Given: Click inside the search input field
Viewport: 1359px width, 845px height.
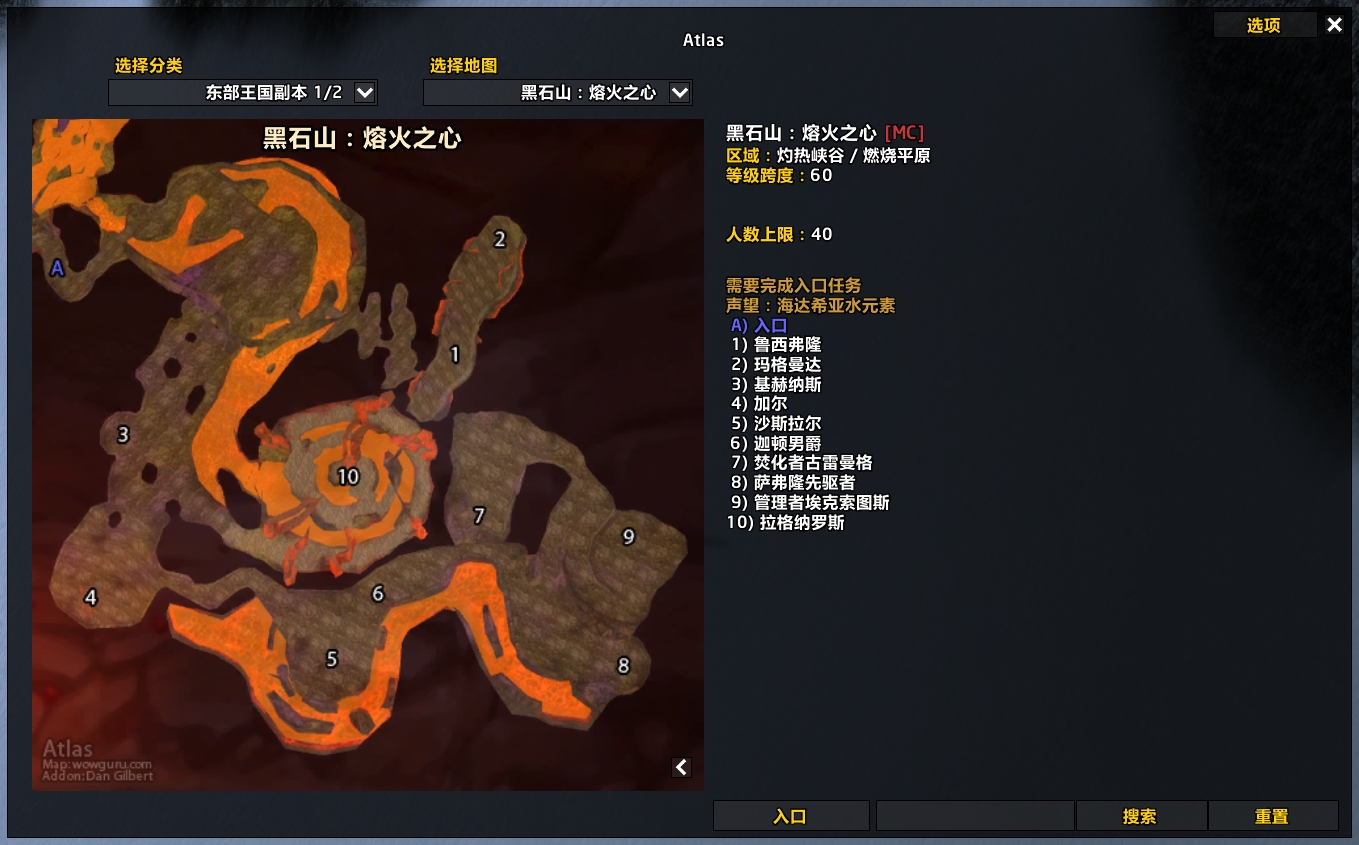Looking at the screenshot, I should click(972, 815).
